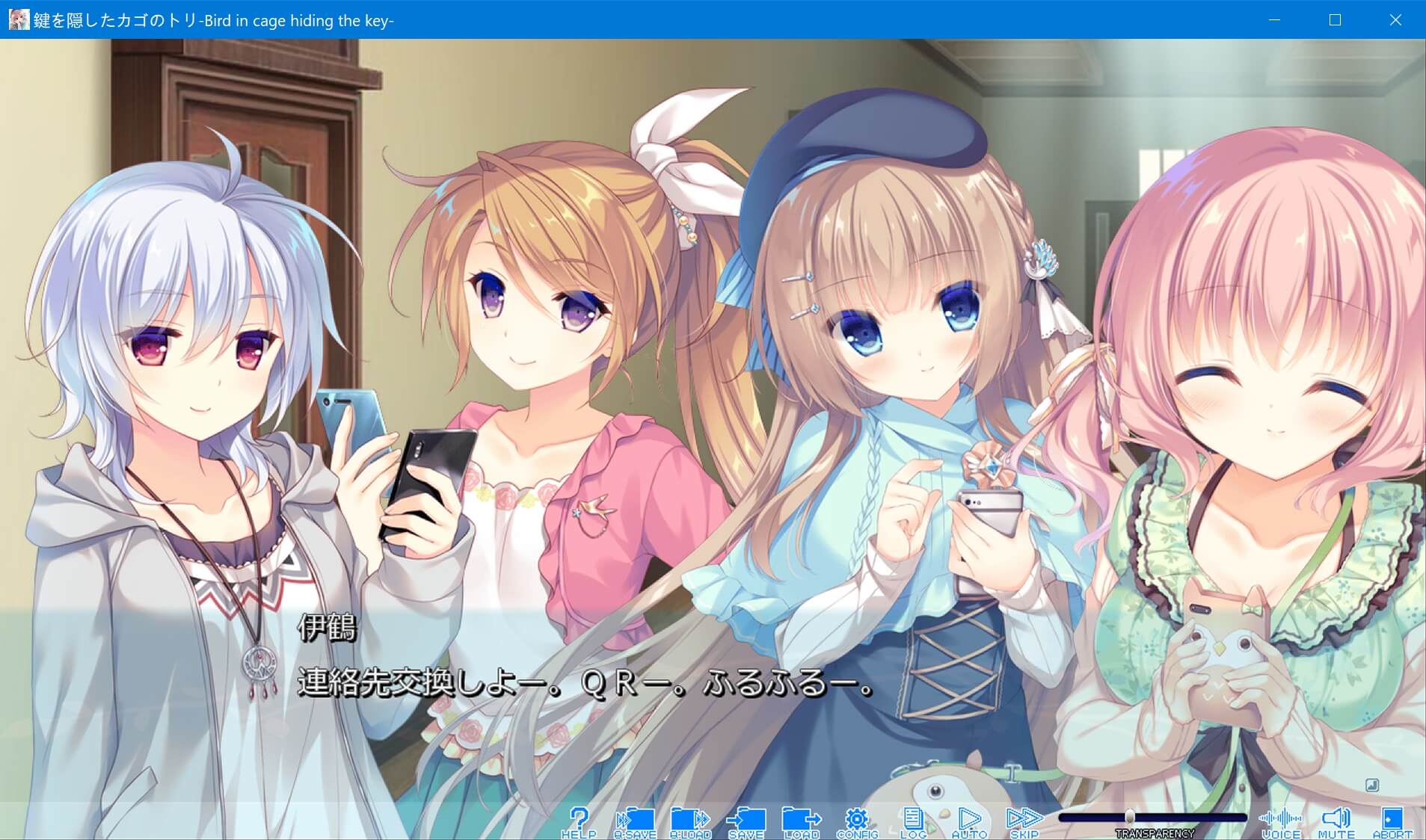Open the SAVE screen

pyautogui.click(x=745, y=820)
